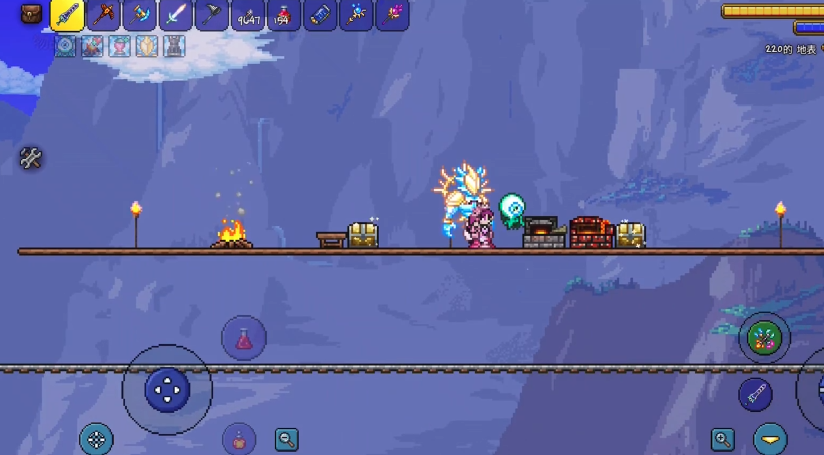Select the blue cell phone hotbar slot

(x=320, y=15)
